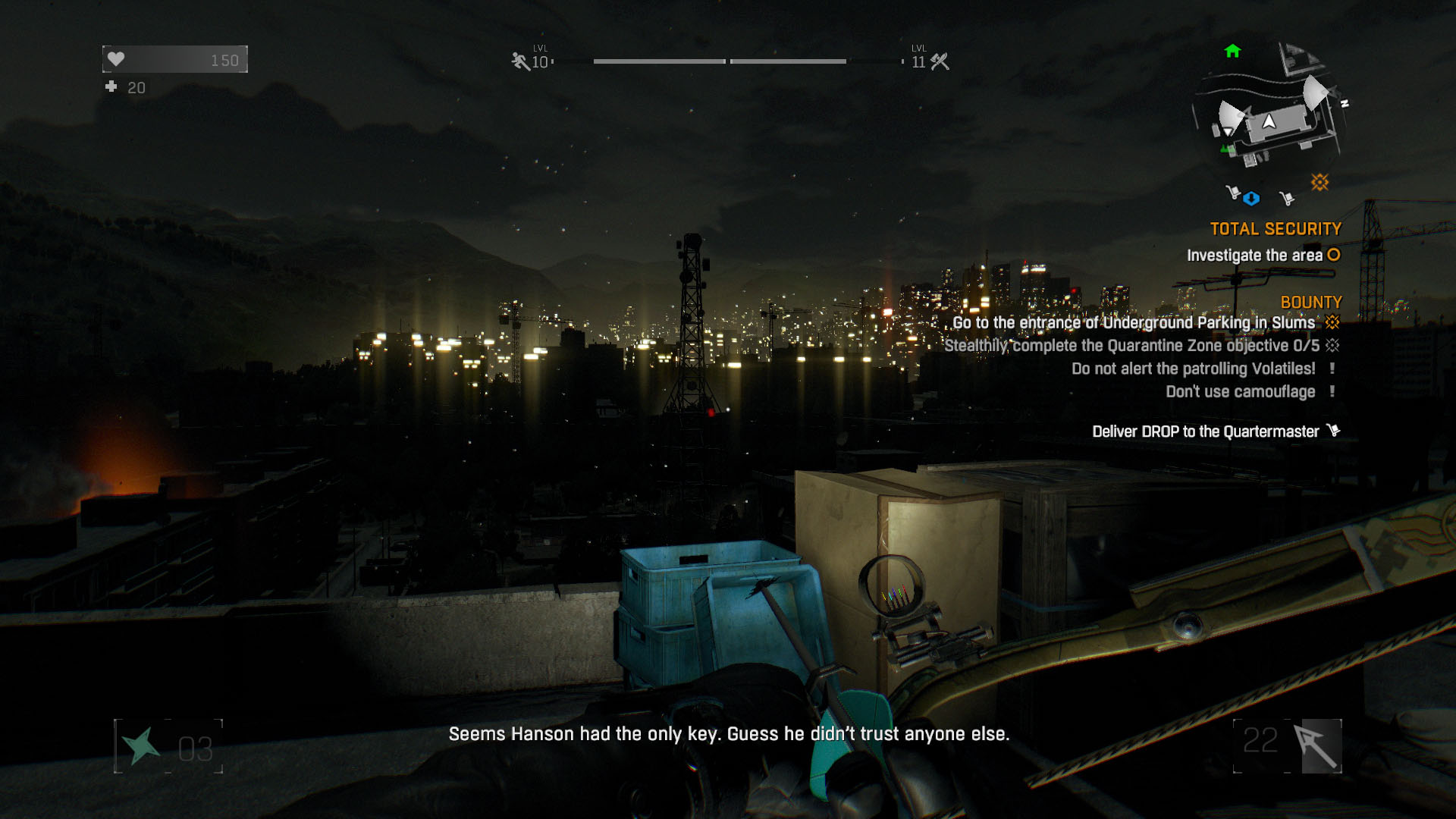Select the Investigate the area objective
The image size is (1456, 819).
click(x=1254, y=256)
